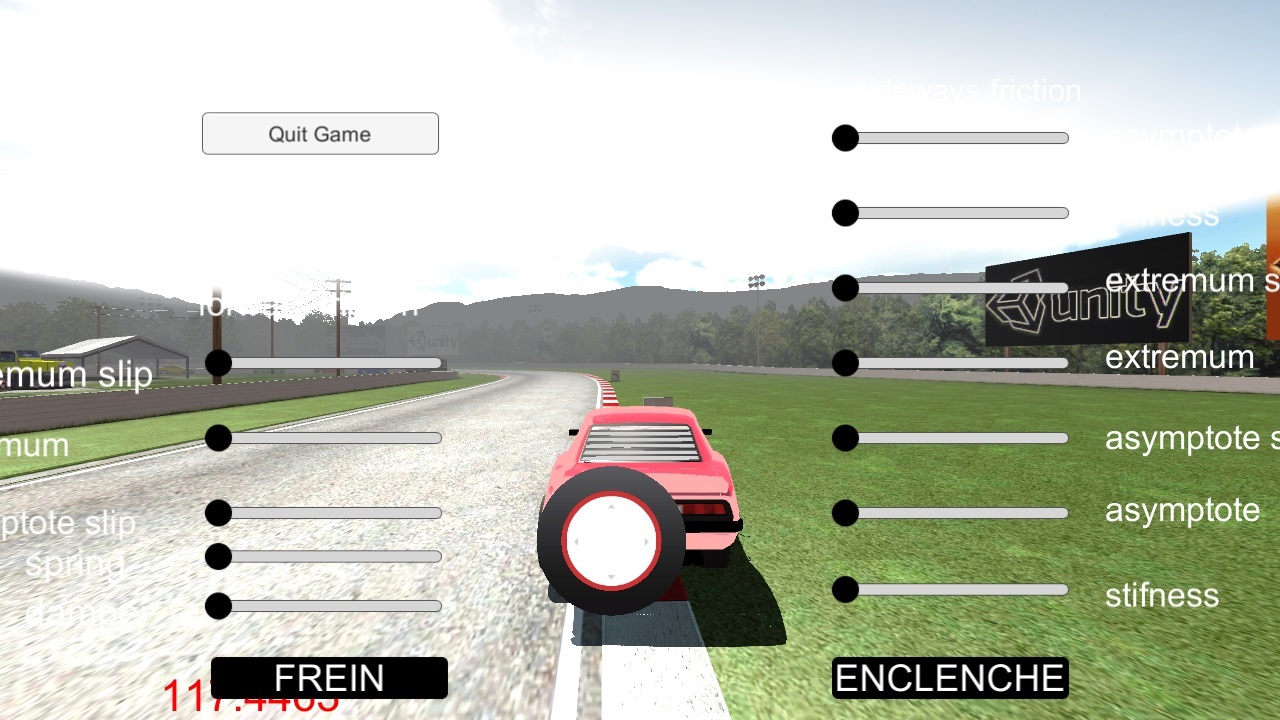Click the asymptote slider near ENCLENCHE

click(845, 513)
